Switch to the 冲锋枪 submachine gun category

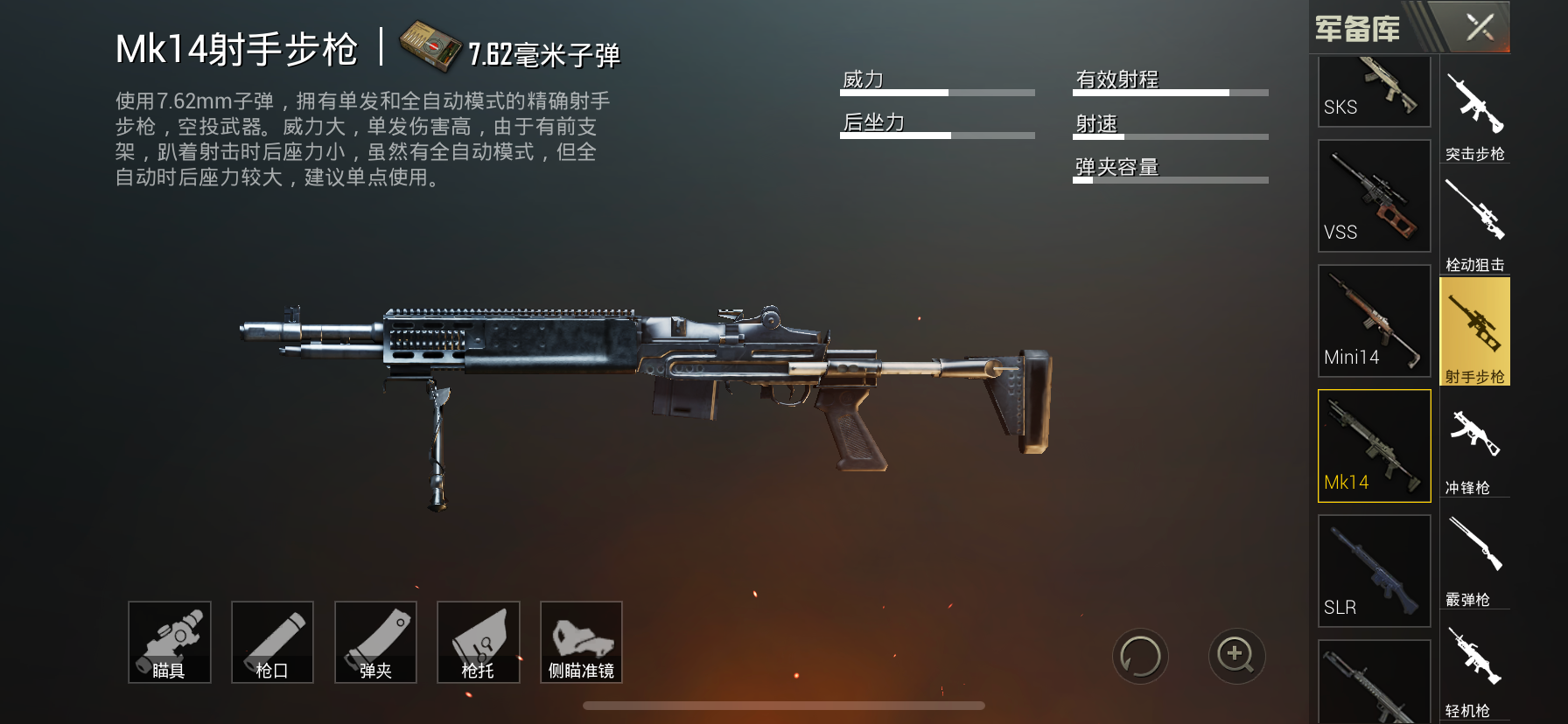point(1474,448)
